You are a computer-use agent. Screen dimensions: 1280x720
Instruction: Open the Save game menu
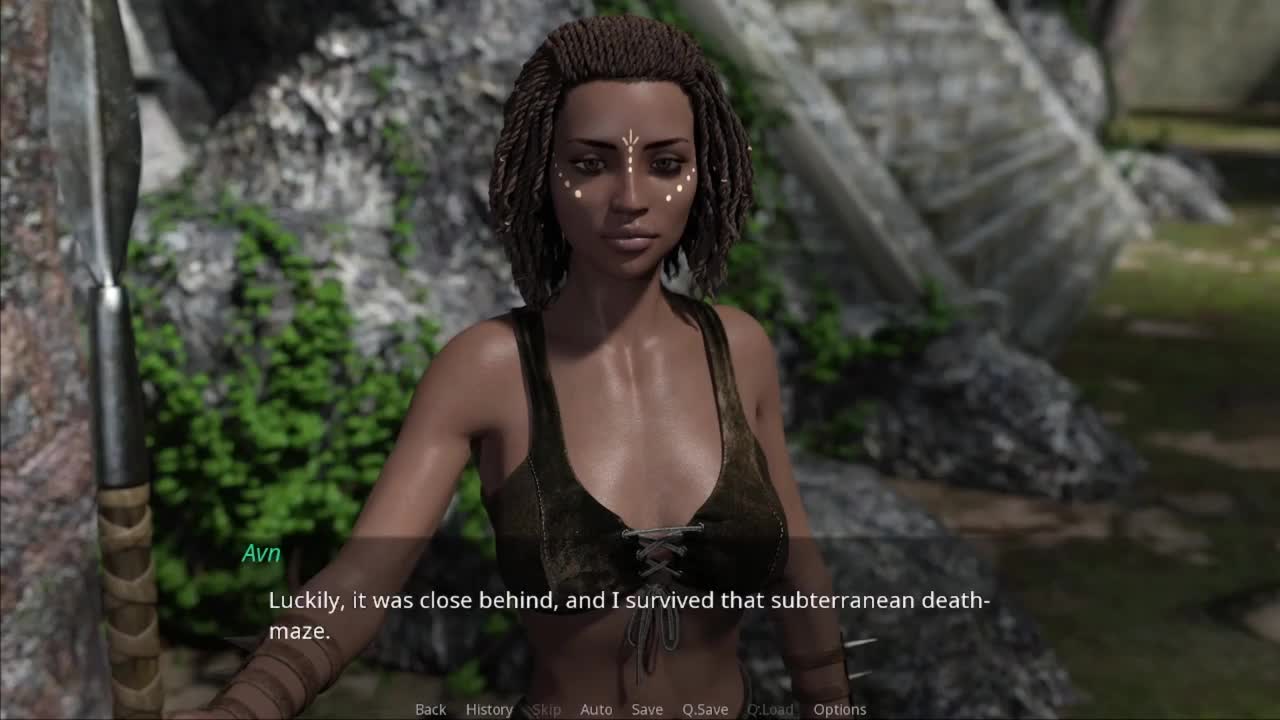647,709
